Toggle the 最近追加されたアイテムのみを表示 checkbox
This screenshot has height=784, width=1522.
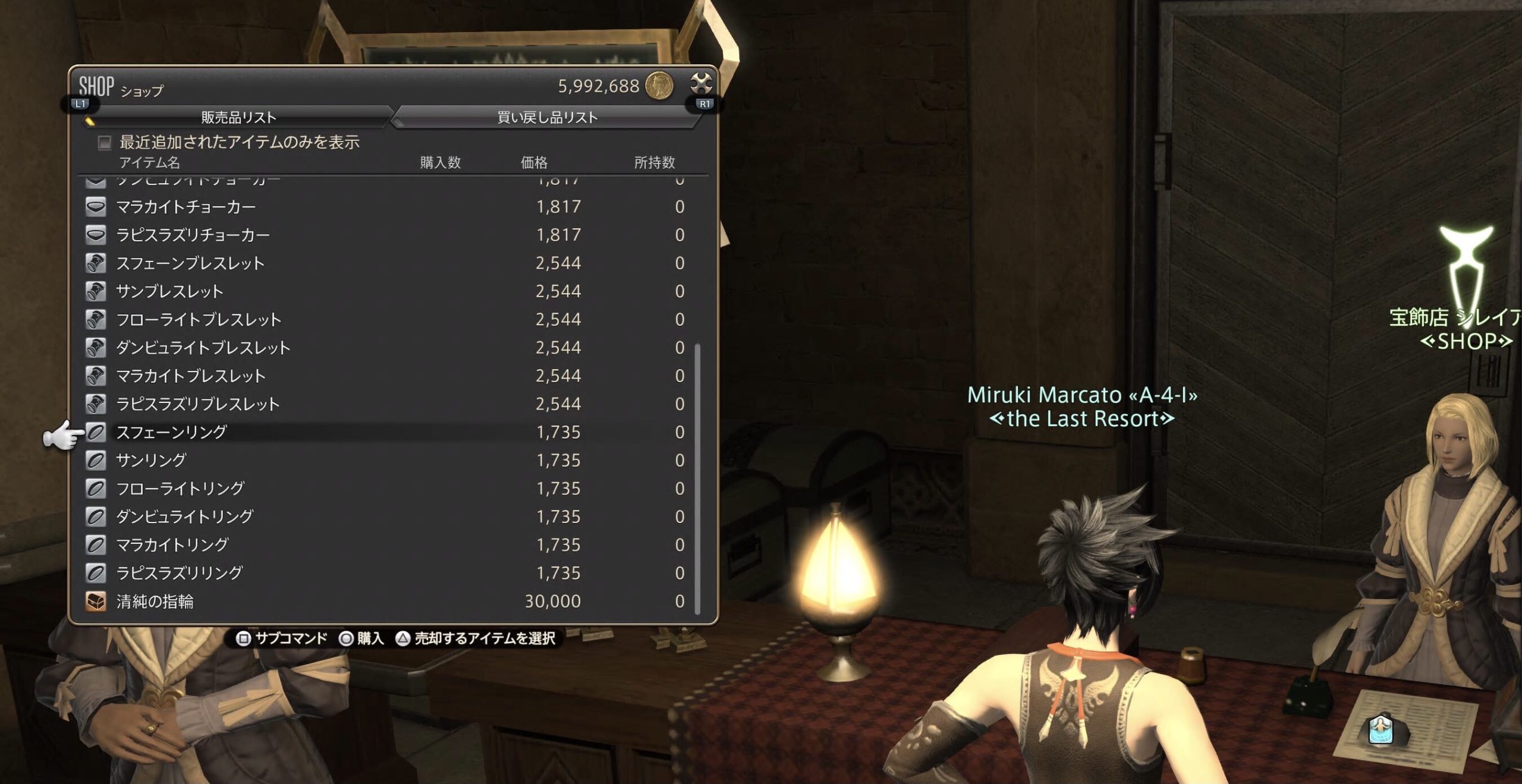pyautogui.click(x=105, y=143)
